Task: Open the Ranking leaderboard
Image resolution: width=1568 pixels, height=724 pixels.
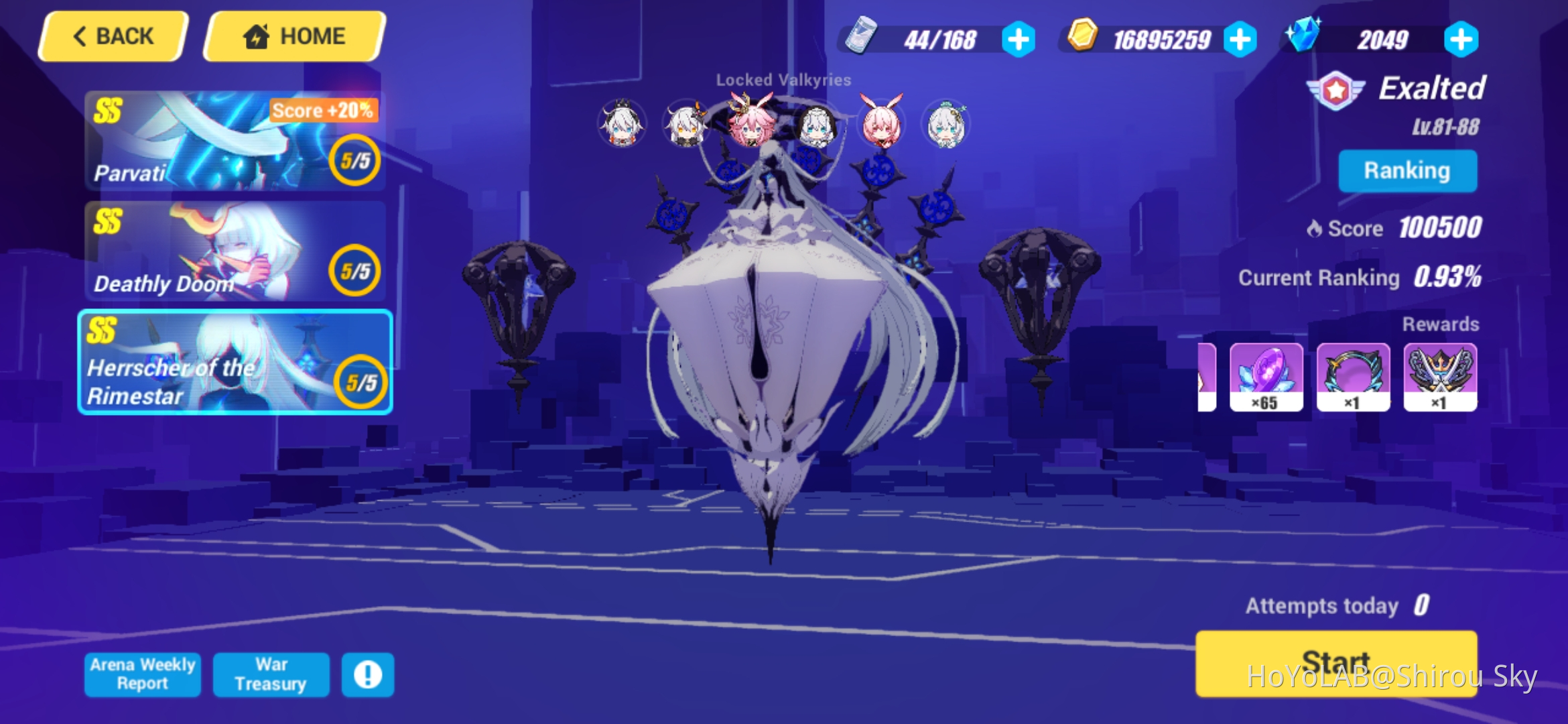Action: pyautogui.click(x=1407, y=170)
